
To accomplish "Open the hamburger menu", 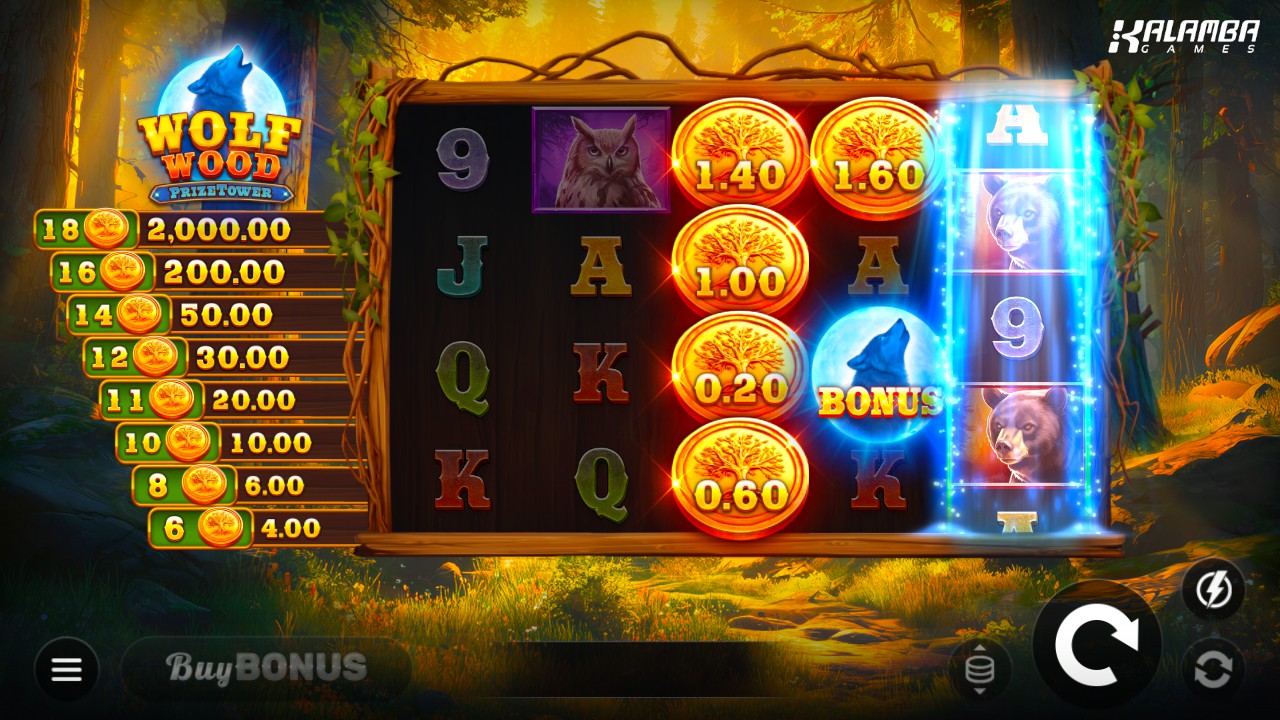I will click(67, 669).
